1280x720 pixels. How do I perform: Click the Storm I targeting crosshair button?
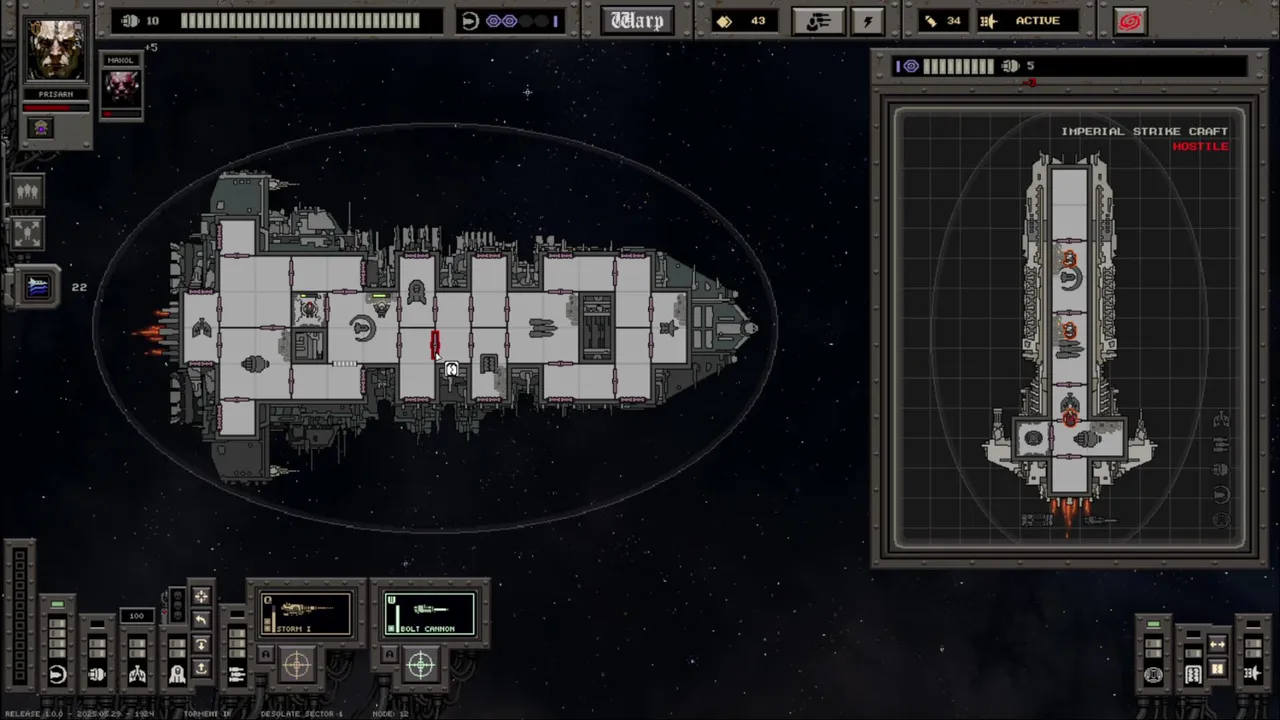297,663
